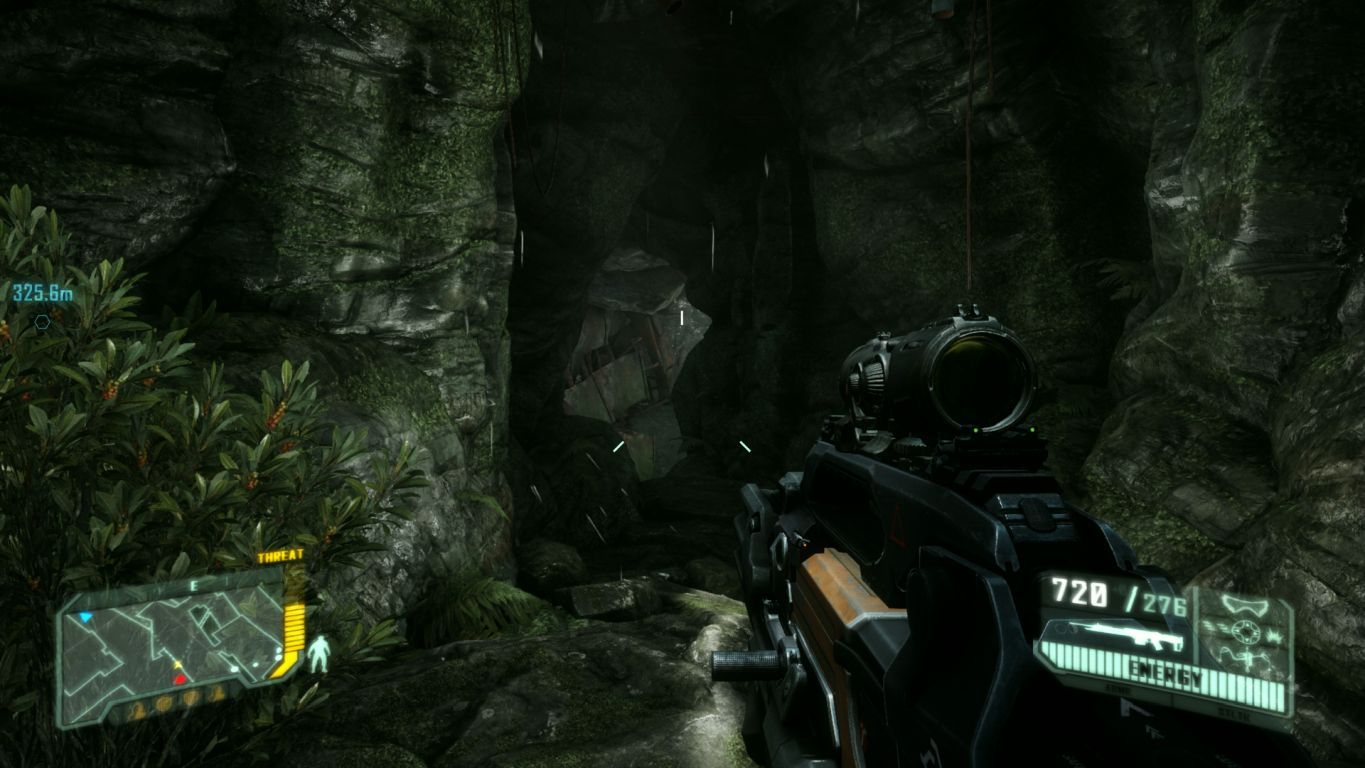
Task: Select the red enemy marker on the minimap
Action: [x=180, y=679]
